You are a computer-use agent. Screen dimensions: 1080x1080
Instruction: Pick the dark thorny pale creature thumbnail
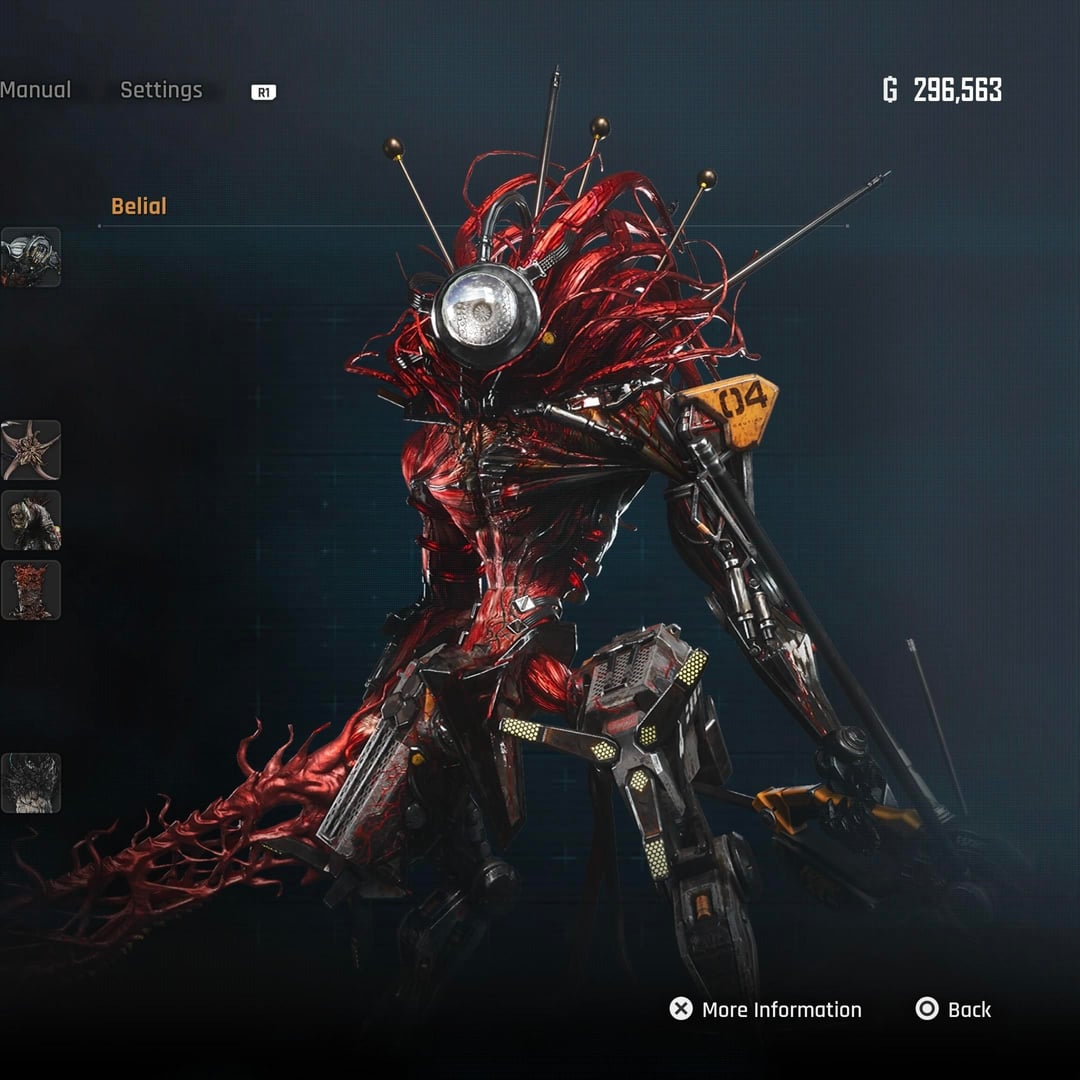coord(31,783)
